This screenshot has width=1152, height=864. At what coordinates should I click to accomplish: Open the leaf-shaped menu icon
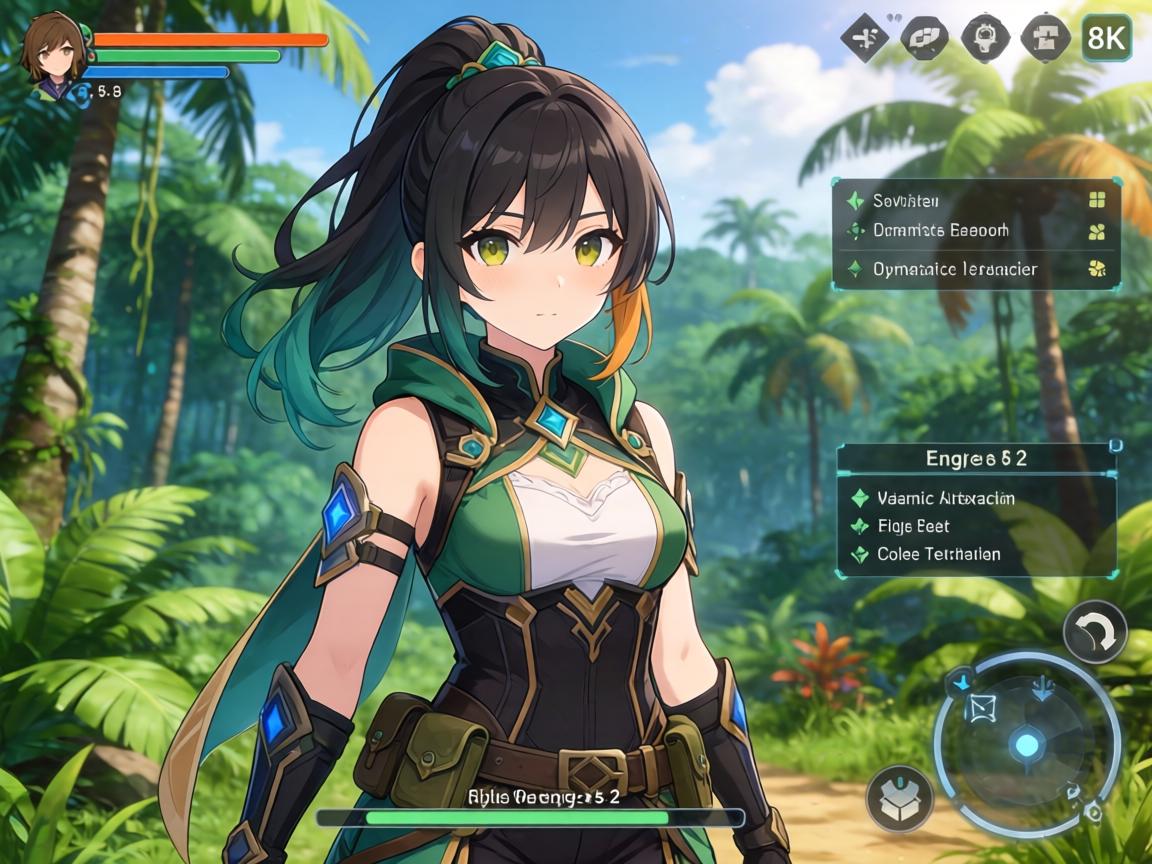[924, 38]
